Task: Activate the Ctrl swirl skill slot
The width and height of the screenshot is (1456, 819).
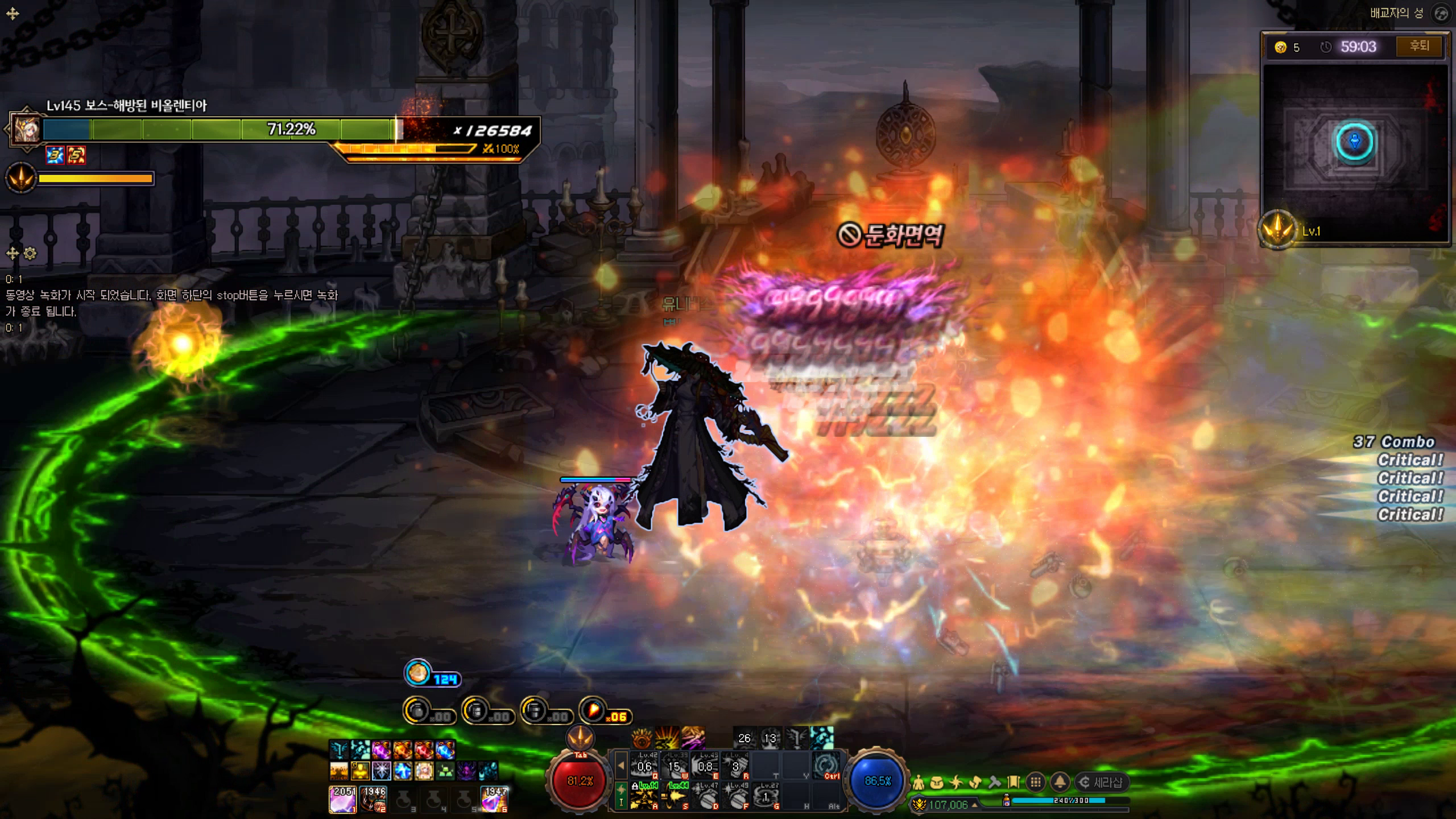Action: (826, 766)
